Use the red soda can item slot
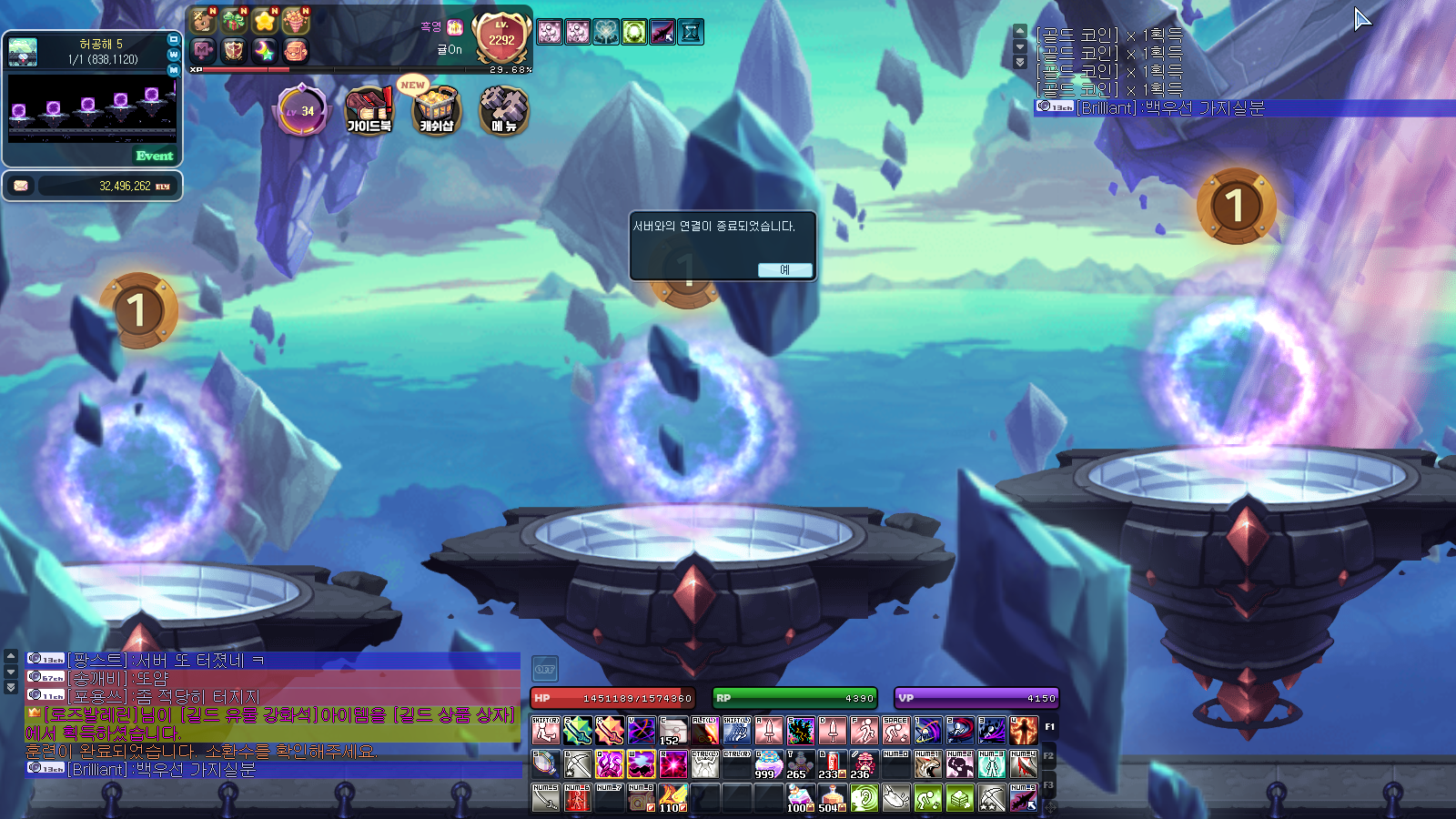1456x819 pixels. click(832, 763)
